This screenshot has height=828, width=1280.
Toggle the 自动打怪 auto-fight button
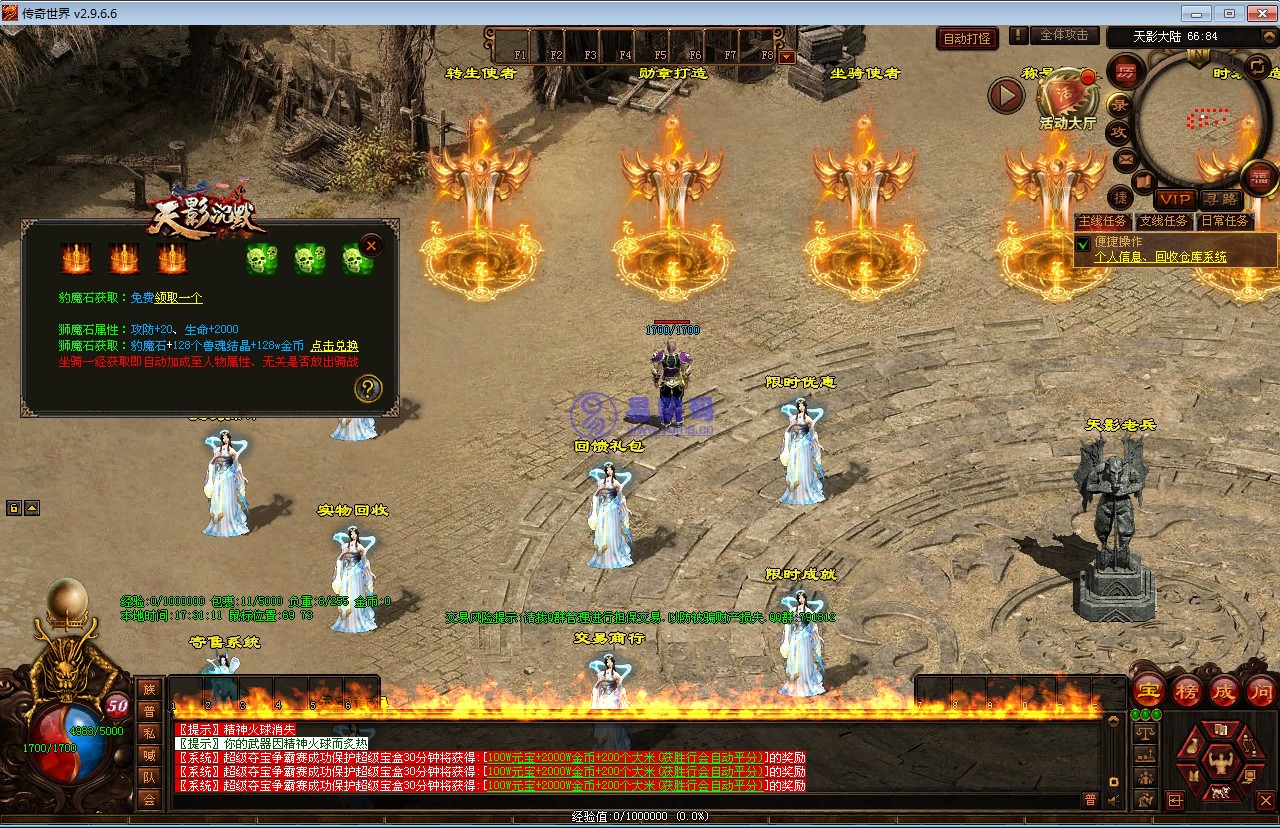[x=967, y=38]
